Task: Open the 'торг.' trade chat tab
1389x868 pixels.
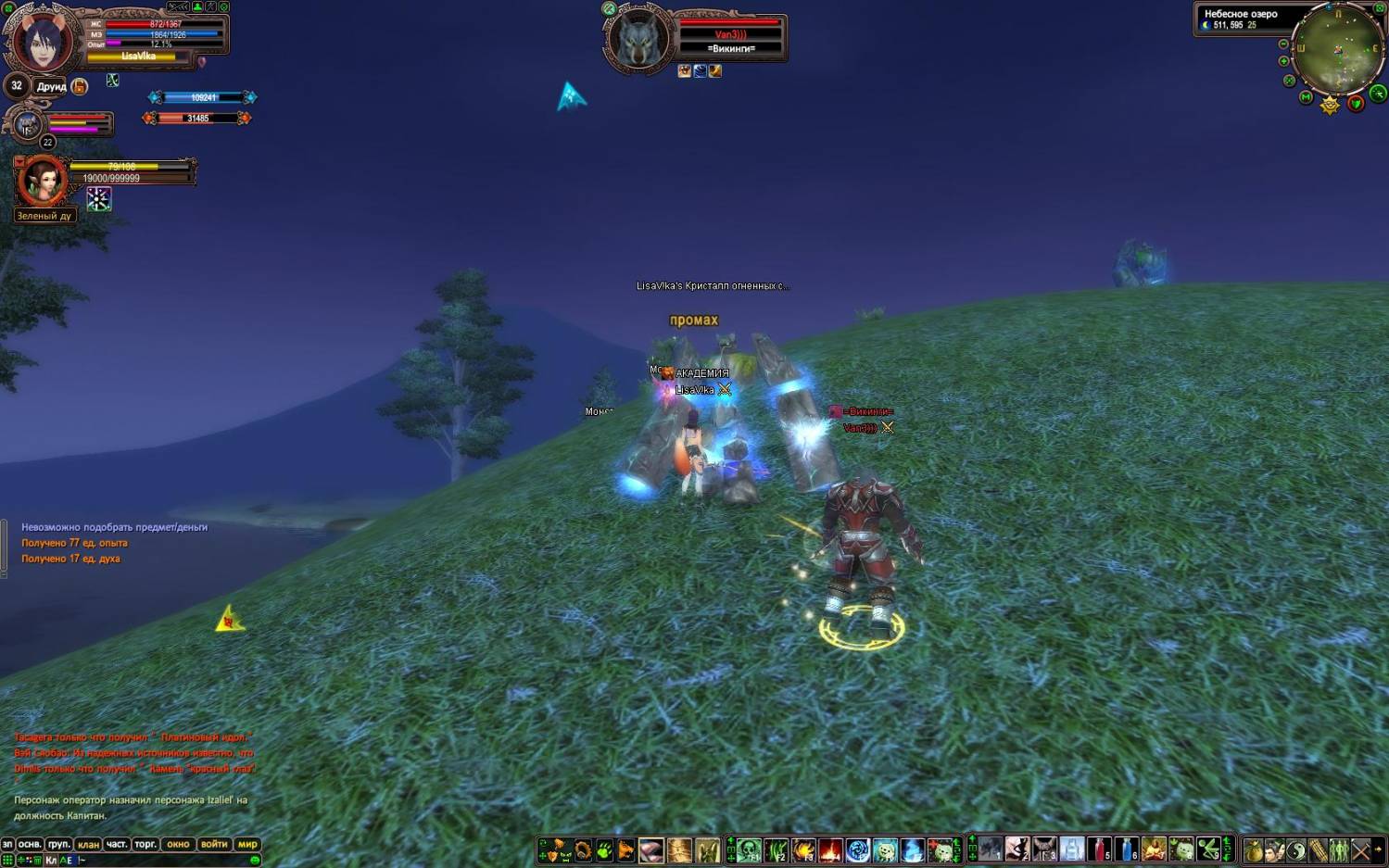Action: [x=145, y=844]
